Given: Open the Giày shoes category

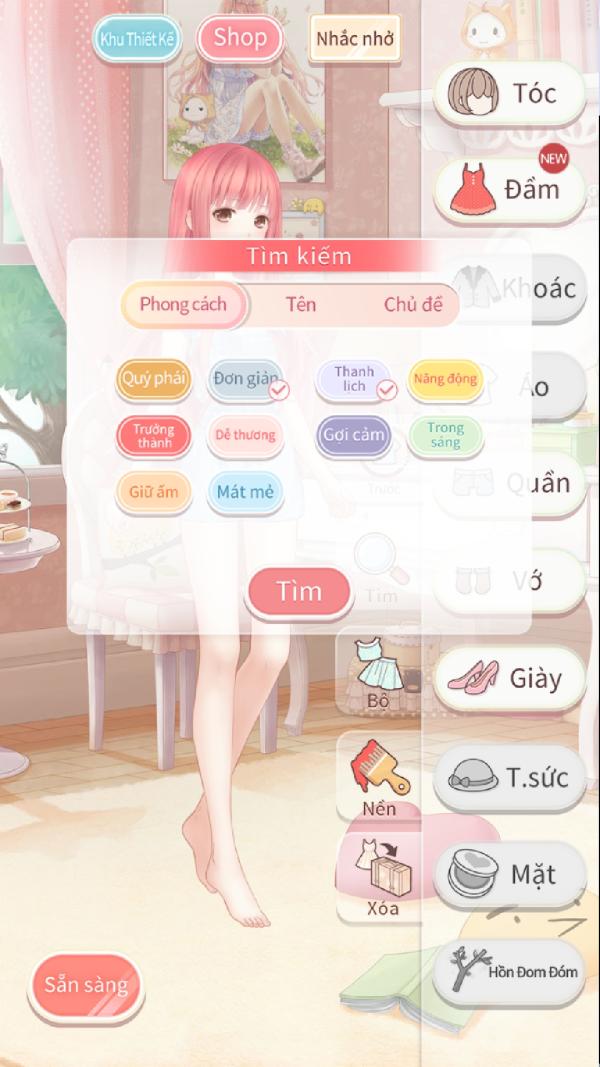Looking at the screenshot, I should point(509,679).
